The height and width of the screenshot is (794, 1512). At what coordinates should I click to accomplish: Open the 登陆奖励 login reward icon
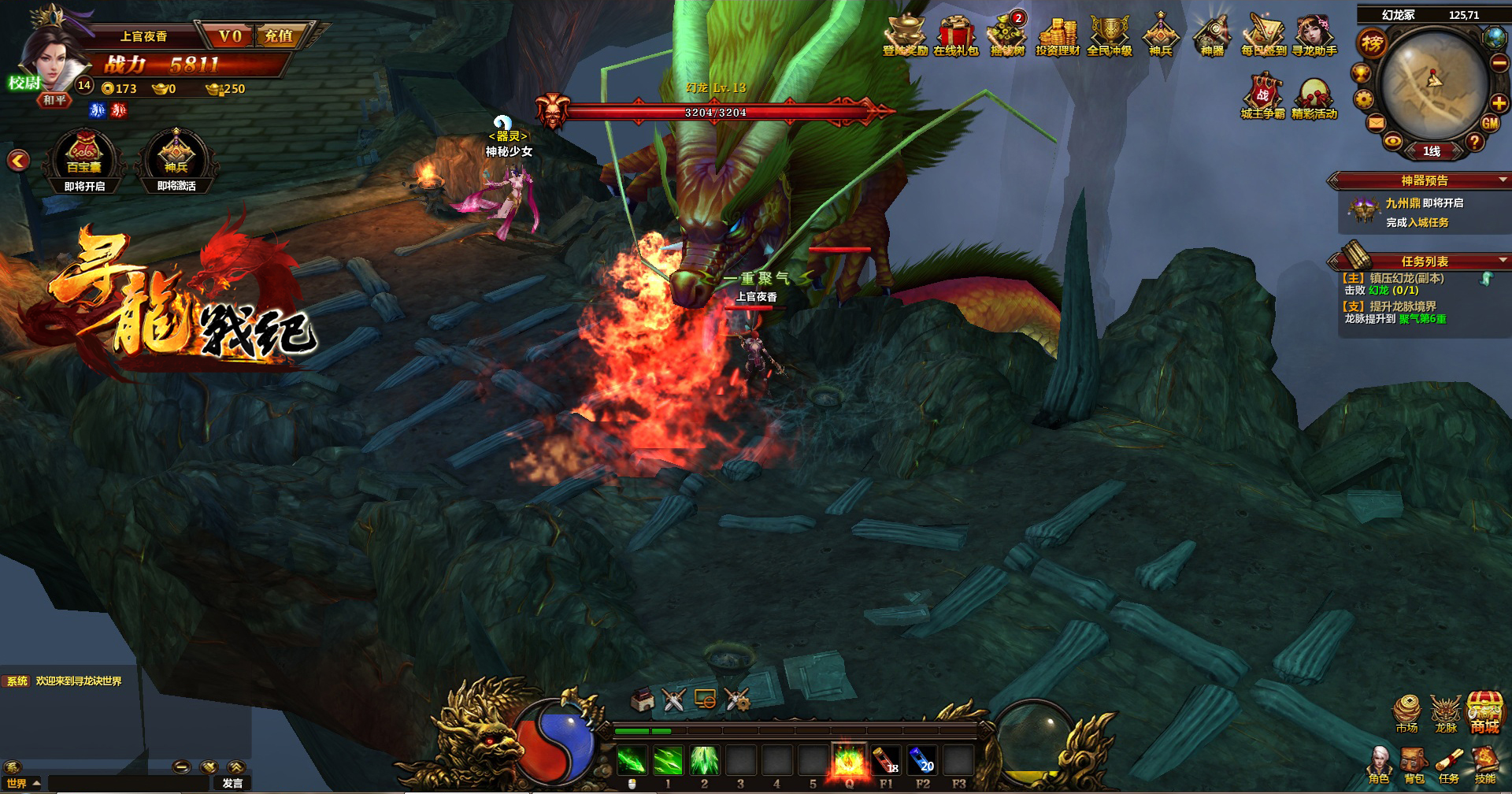(x=904, y=35)
